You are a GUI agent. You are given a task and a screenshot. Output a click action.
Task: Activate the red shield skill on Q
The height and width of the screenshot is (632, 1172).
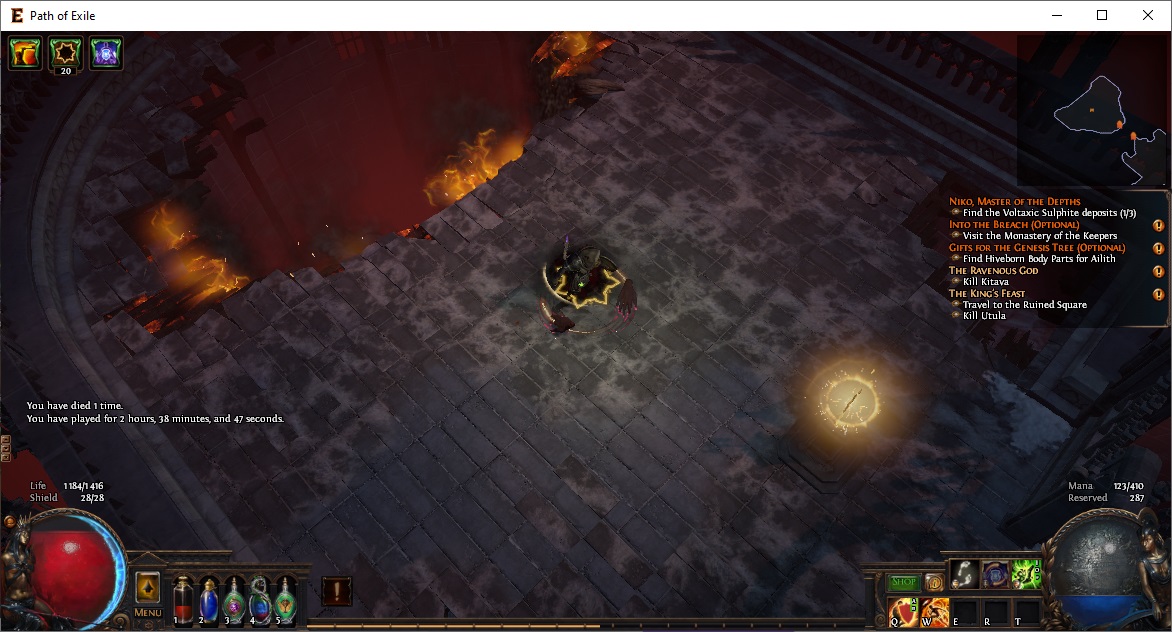pyautogui.click(x=902, y=610)
